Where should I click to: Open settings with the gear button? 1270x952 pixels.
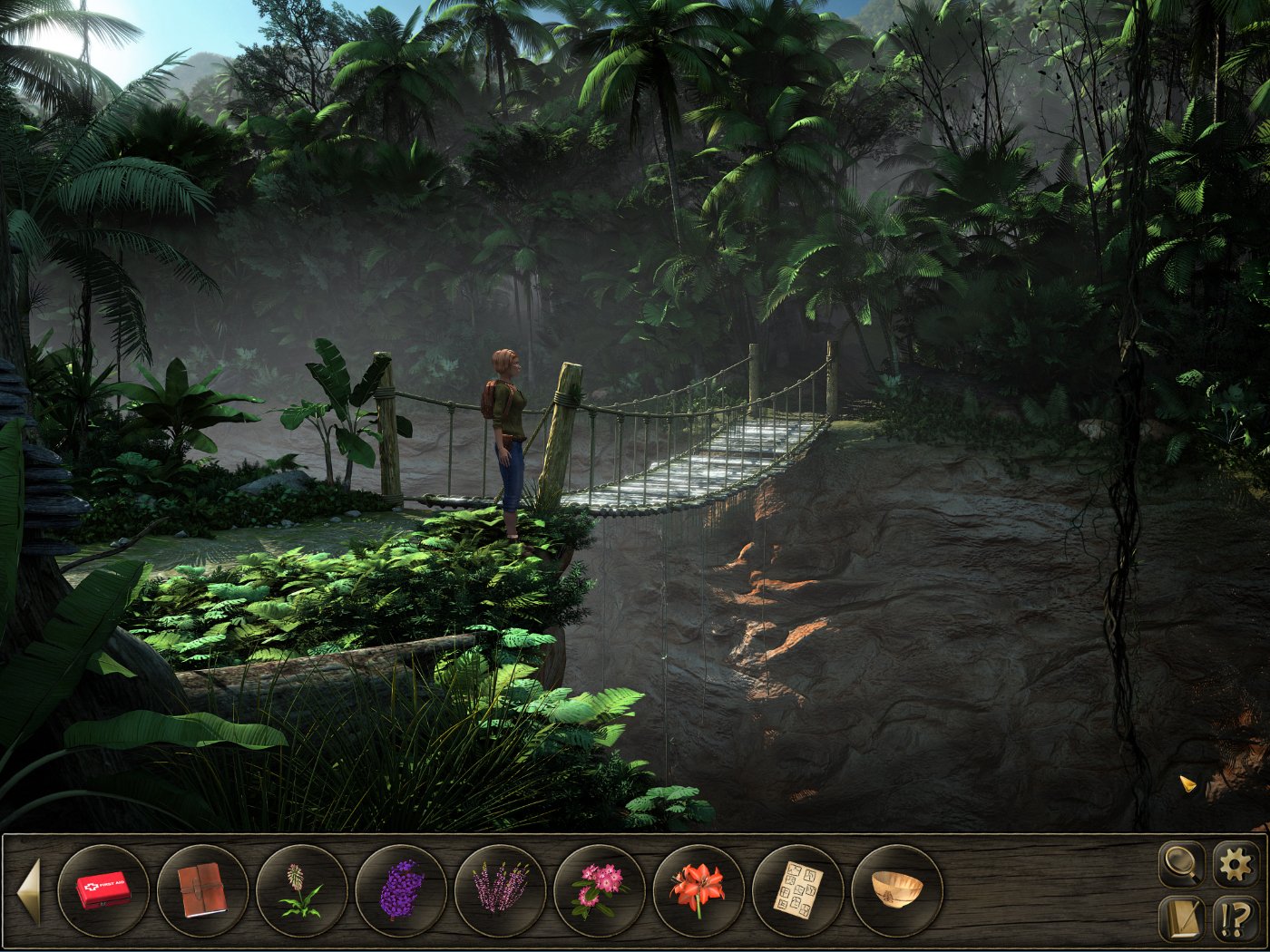tap(1236, 864)
